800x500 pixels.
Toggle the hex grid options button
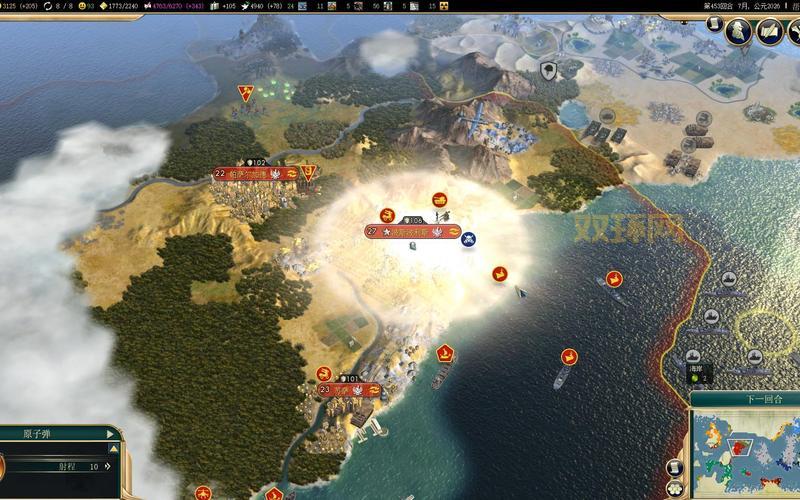674,490
